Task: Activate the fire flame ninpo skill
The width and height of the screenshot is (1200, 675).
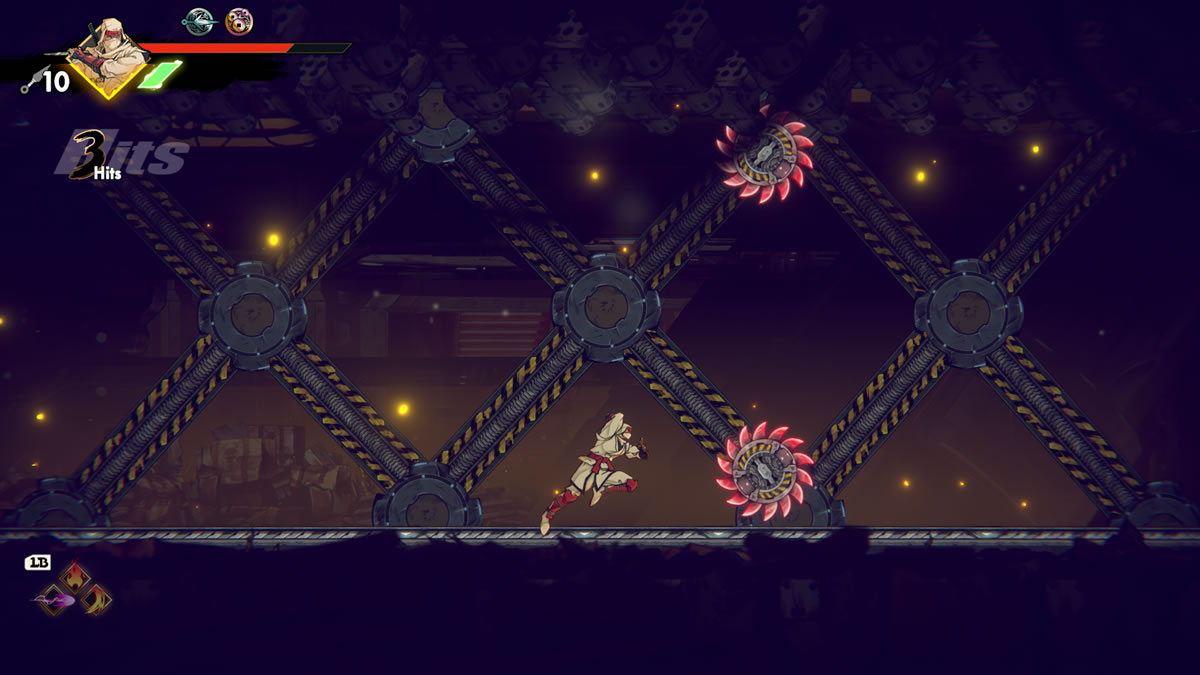Action: 75,577
